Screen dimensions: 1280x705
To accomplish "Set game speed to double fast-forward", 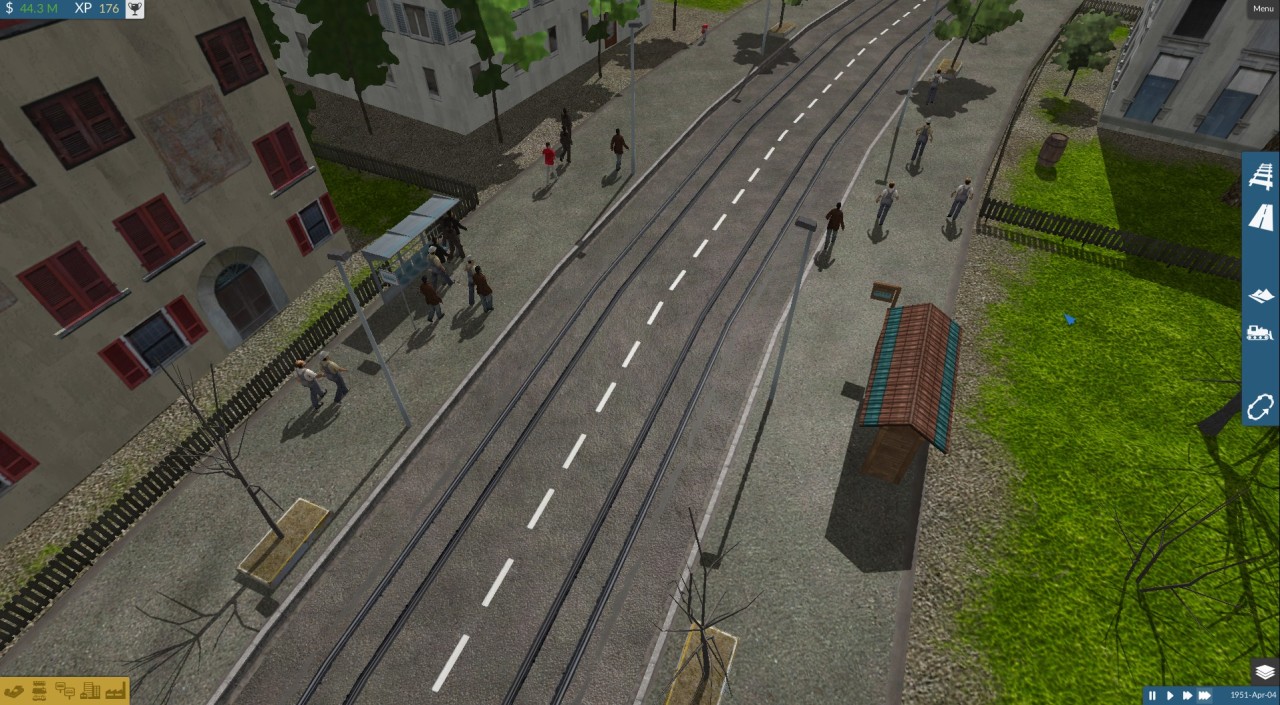I will (x=1186, y=695).
